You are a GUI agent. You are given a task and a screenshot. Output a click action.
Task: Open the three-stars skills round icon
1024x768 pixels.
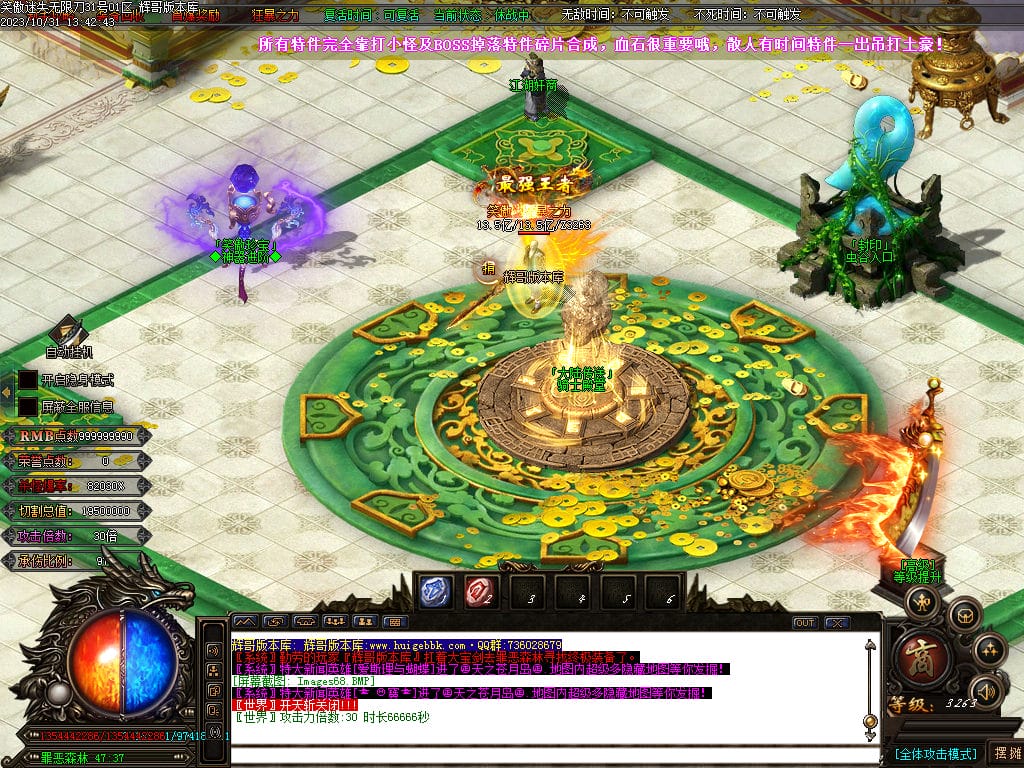(989, 649)
